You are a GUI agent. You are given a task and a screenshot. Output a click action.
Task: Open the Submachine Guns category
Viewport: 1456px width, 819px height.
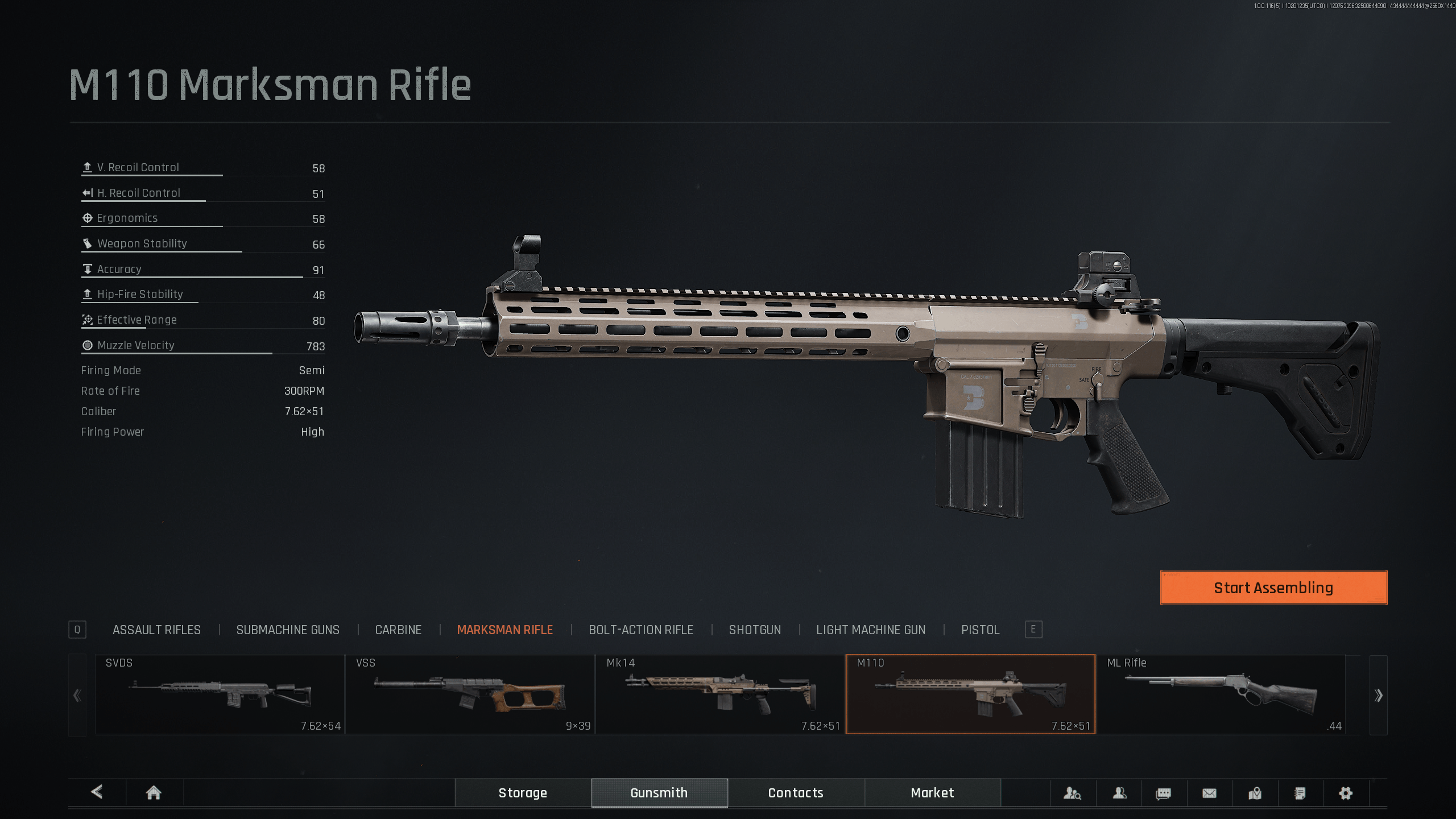(x=288, y=630)
